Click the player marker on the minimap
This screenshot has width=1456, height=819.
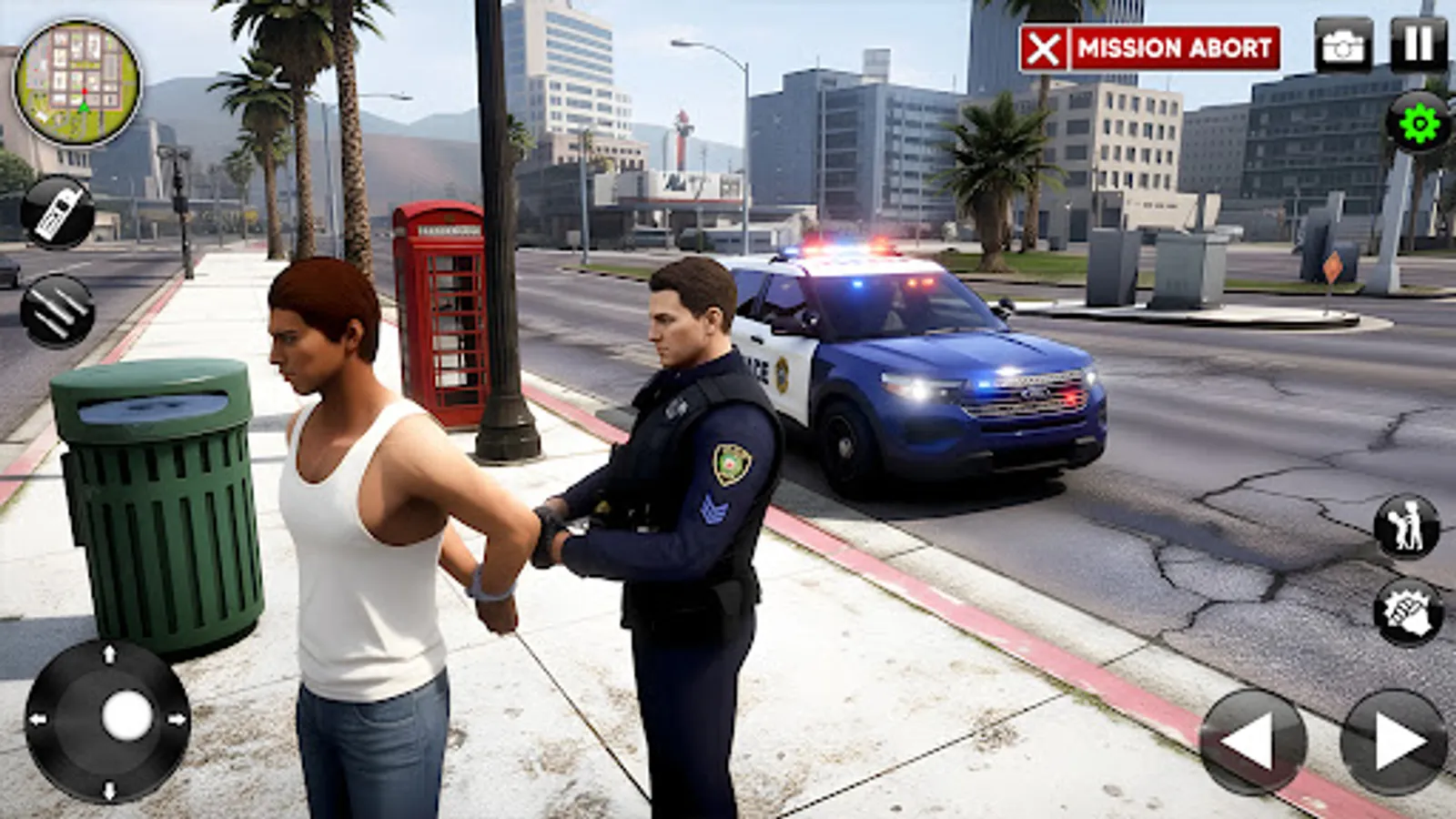point(83,108)
